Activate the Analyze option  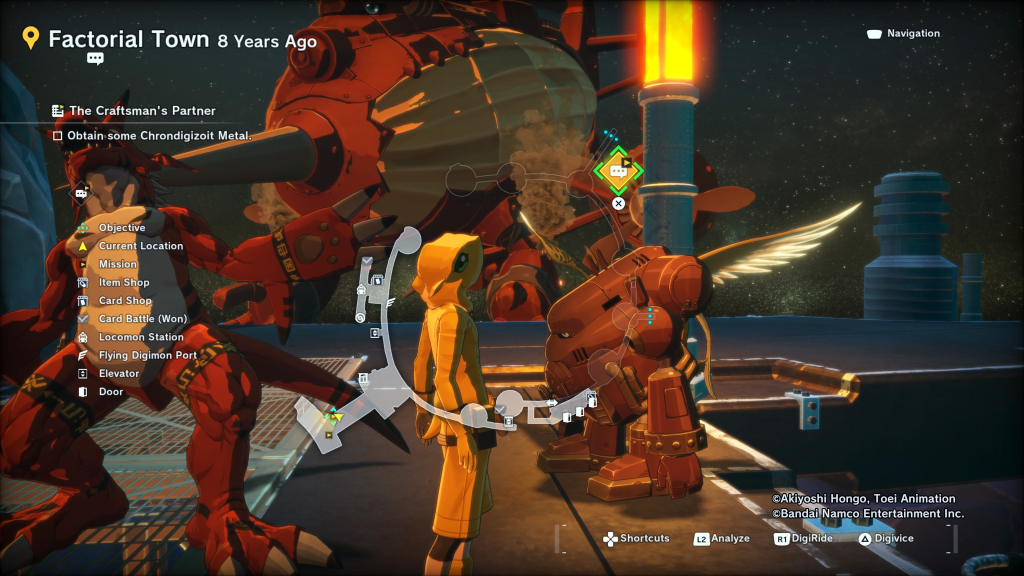pyautogui.click(x=722, y=539)
